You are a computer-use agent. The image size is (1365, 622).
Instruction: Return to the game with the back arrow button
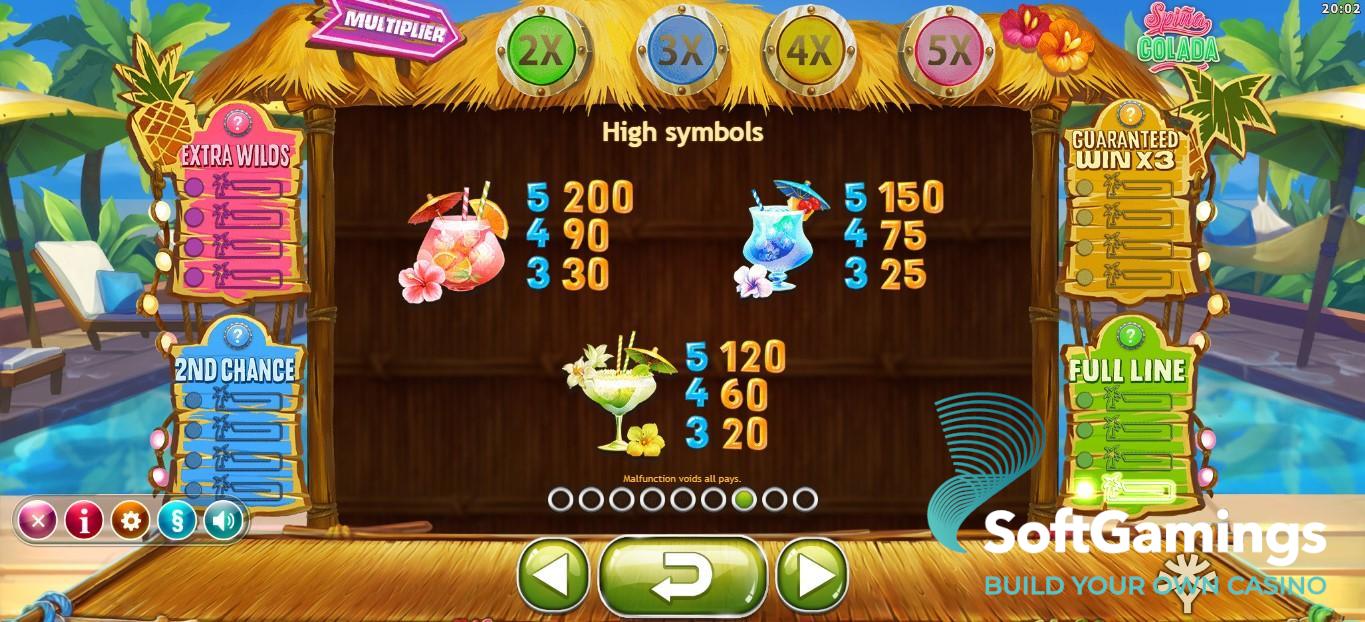(x=682, y=575)
